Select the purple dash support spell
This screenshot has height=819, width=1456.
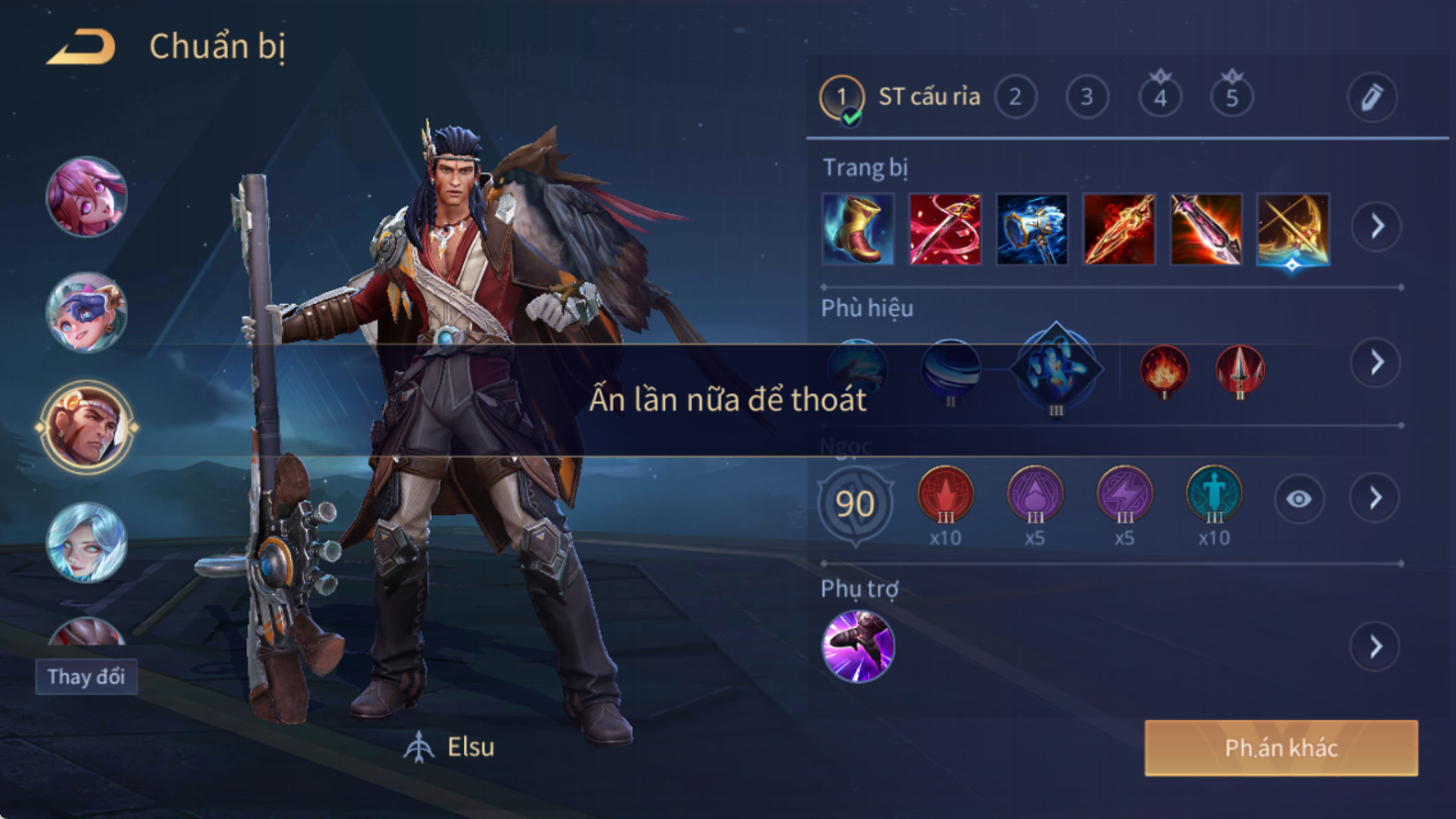[858, 647]
